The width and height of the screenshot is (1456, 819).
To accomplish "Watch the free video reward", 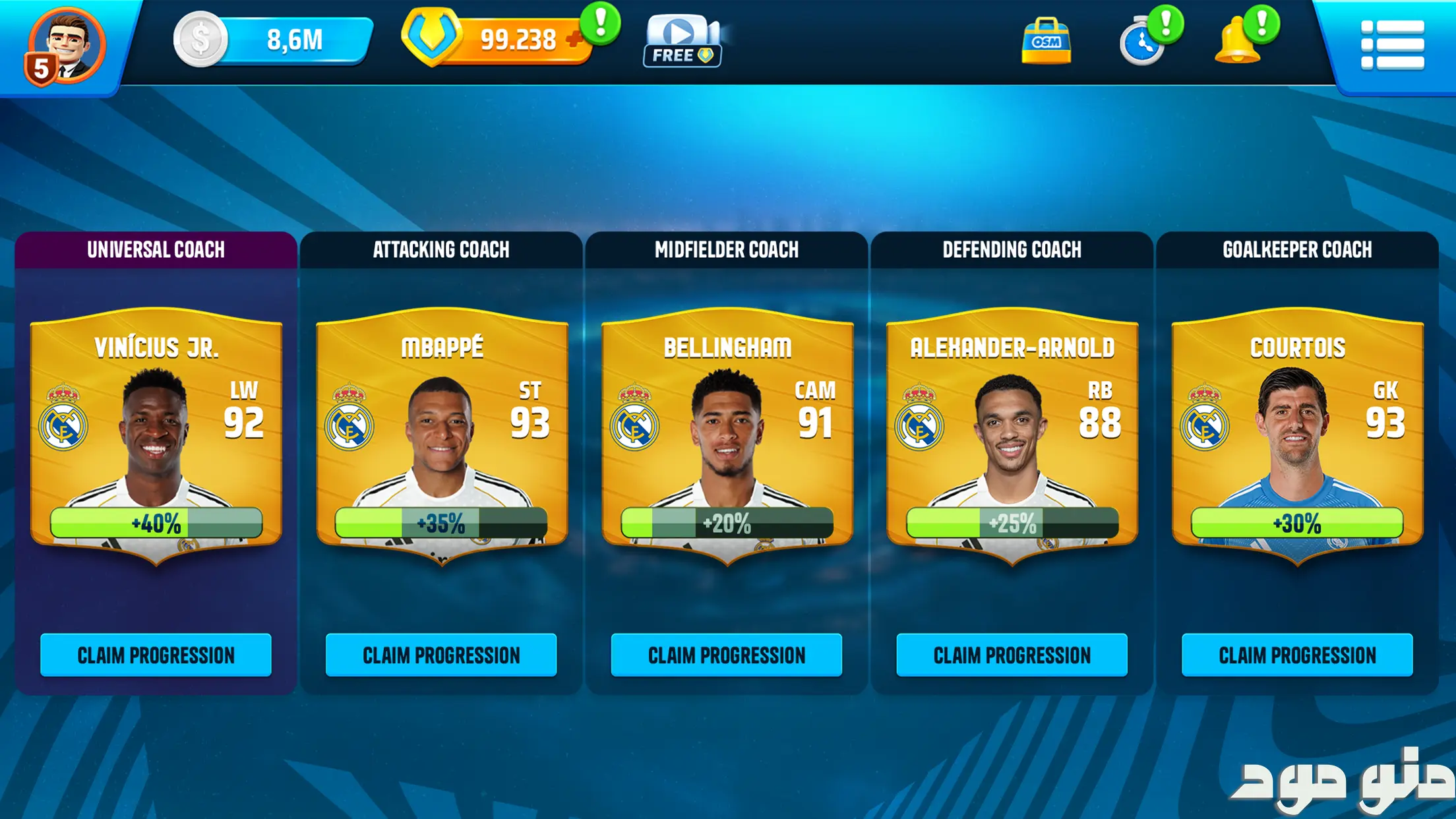I will coord(682,41).
